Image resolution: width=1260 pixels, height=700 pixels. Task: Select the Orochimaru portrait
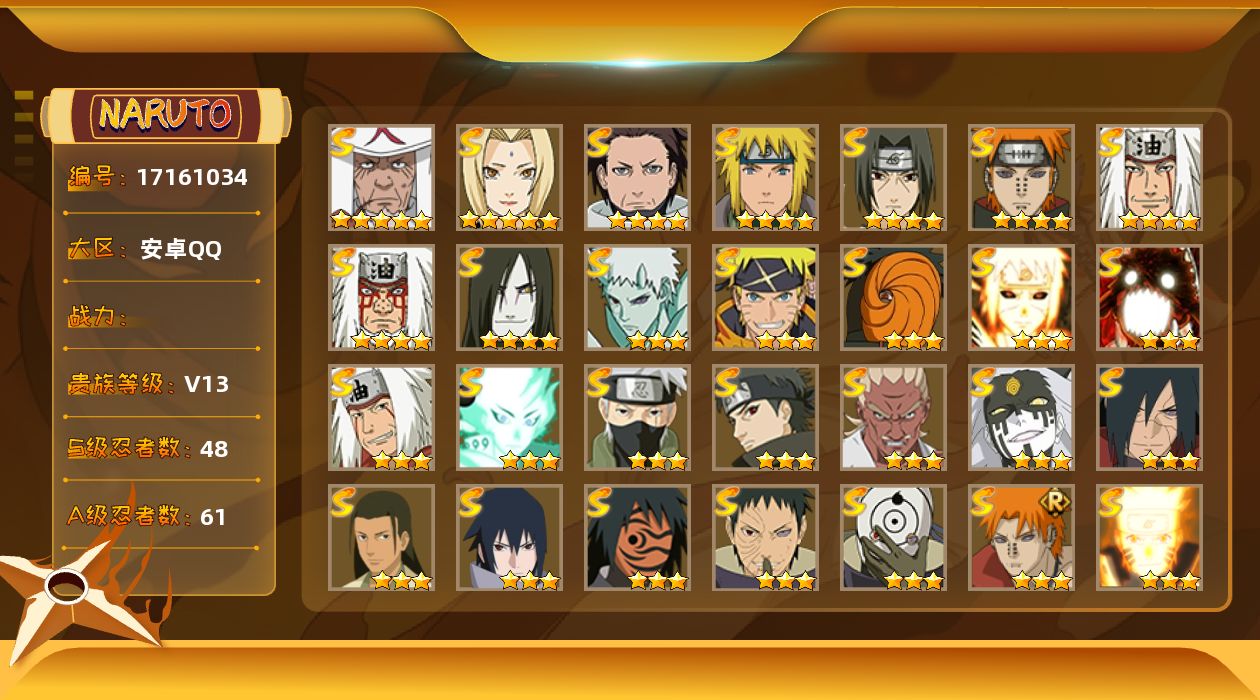point(509,298)
